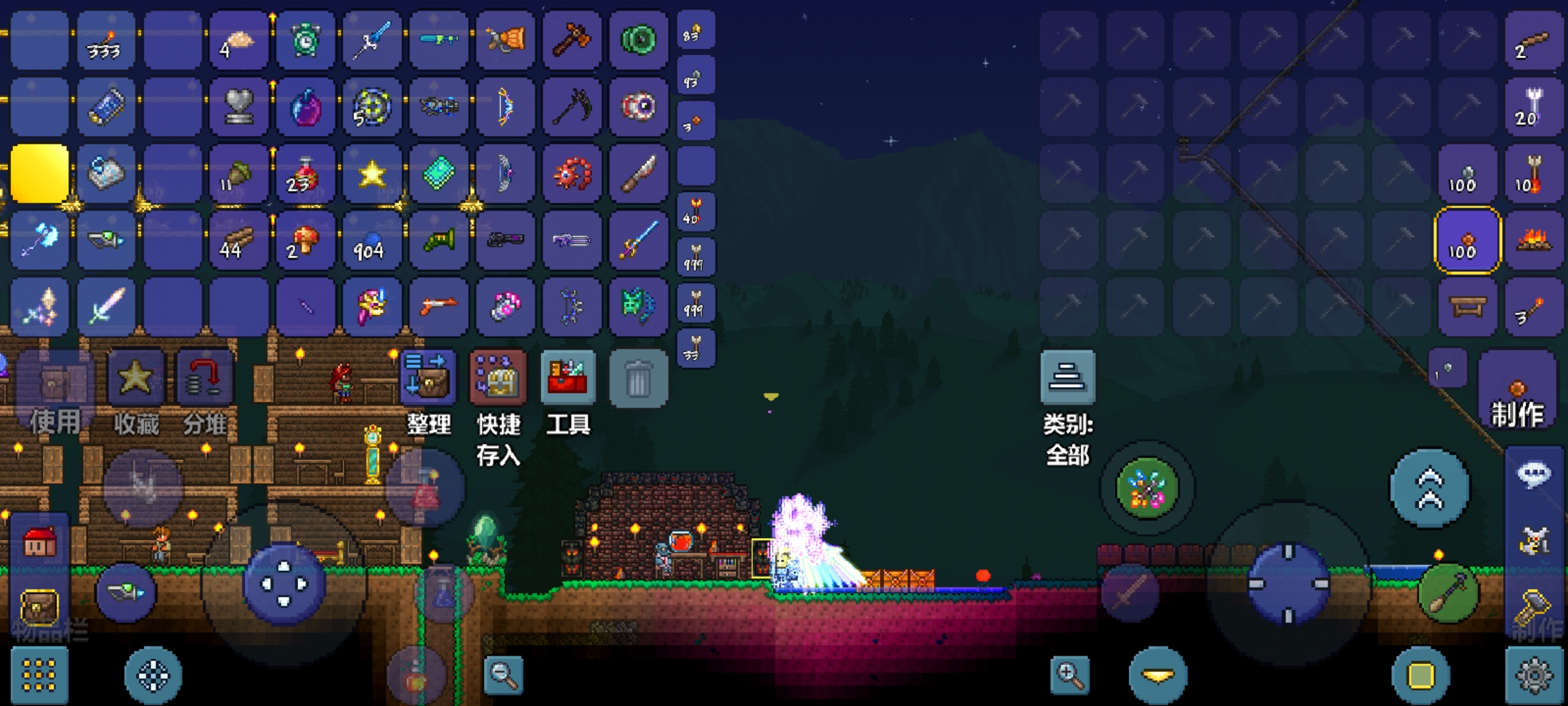Tap the 制作 craft button

pyautogui.click(x=1517, y=392)
